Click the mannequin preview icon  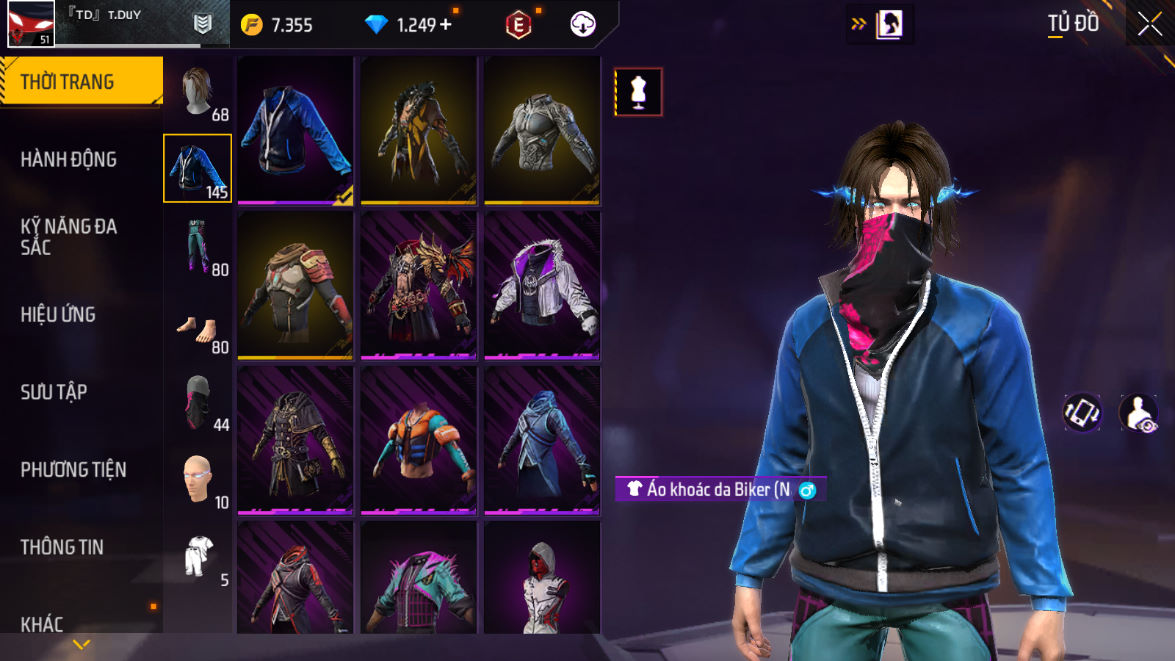click(638, 92)
